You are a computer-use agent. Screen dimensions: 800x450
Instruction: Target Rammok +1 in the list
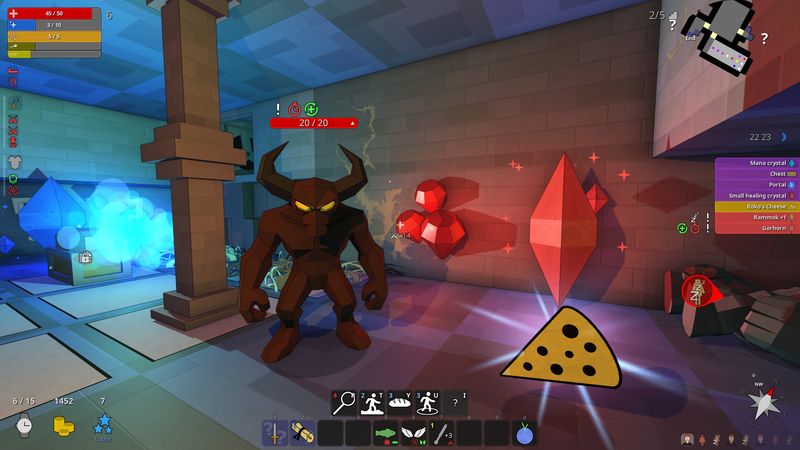[x=755, y=217]
